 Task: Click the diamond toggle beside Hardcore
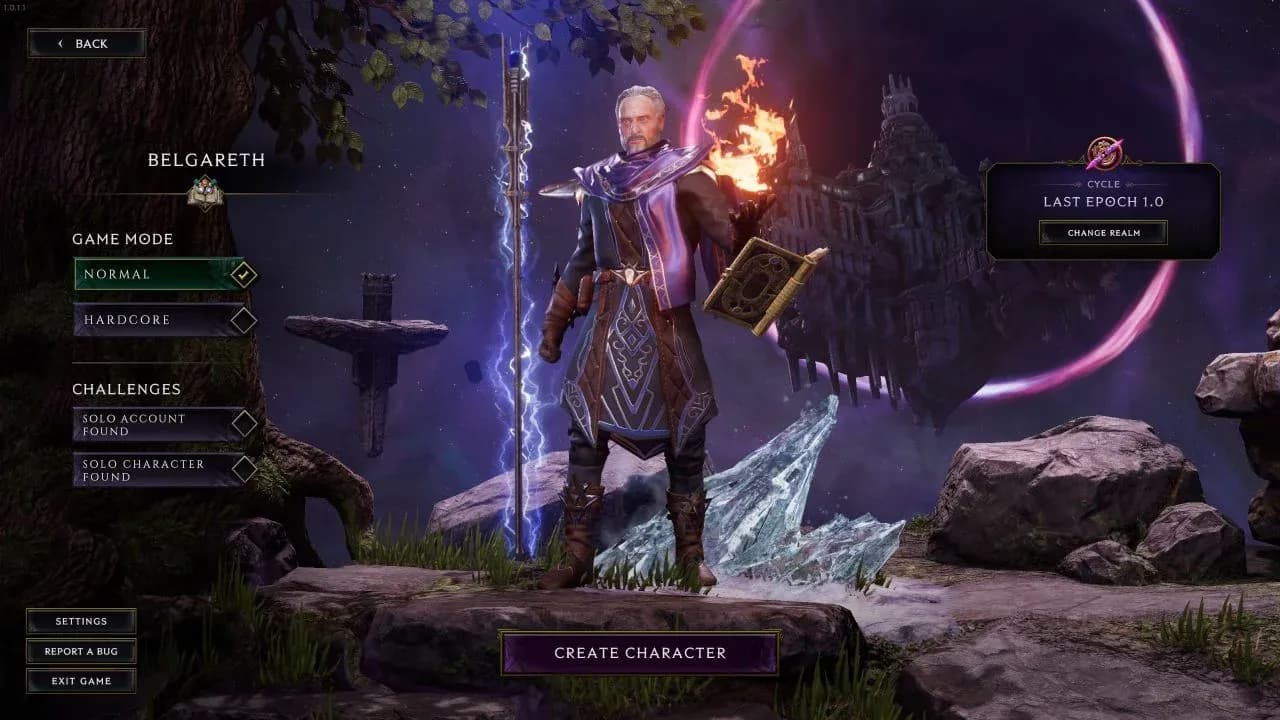coord(243,318)
